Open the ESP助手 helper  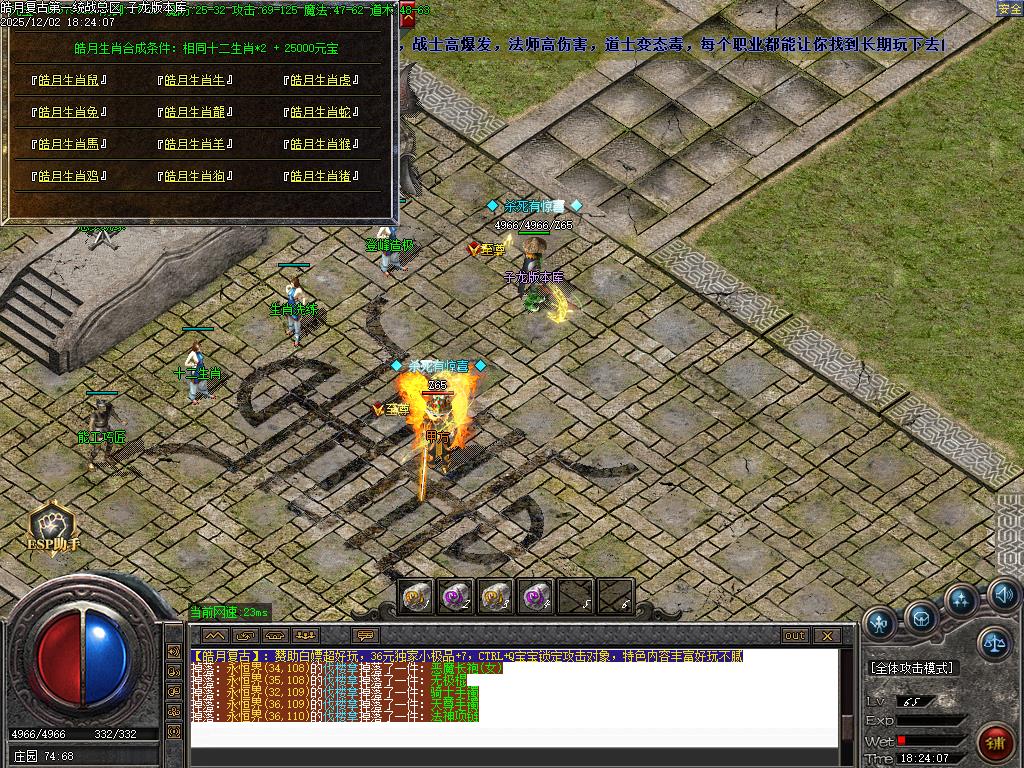coord(52,527)
